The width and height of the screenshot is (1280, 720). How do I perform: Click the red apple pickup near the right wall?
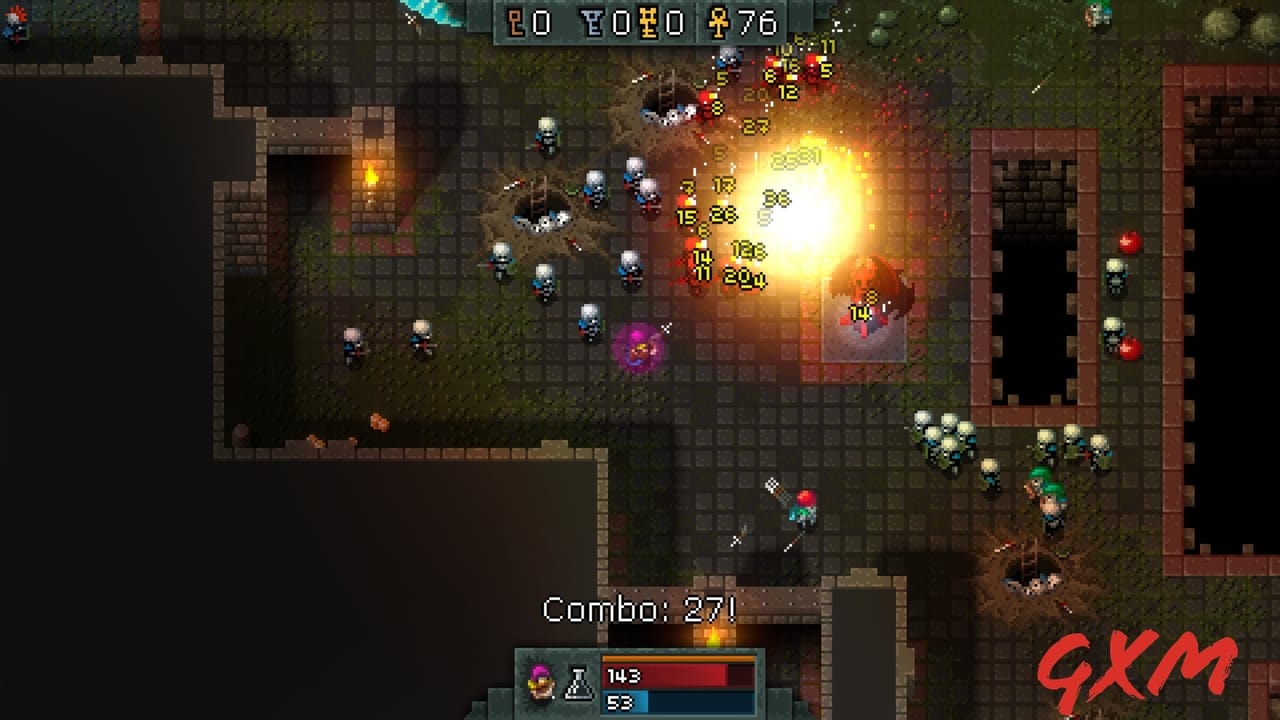(x=1131, y=243)
